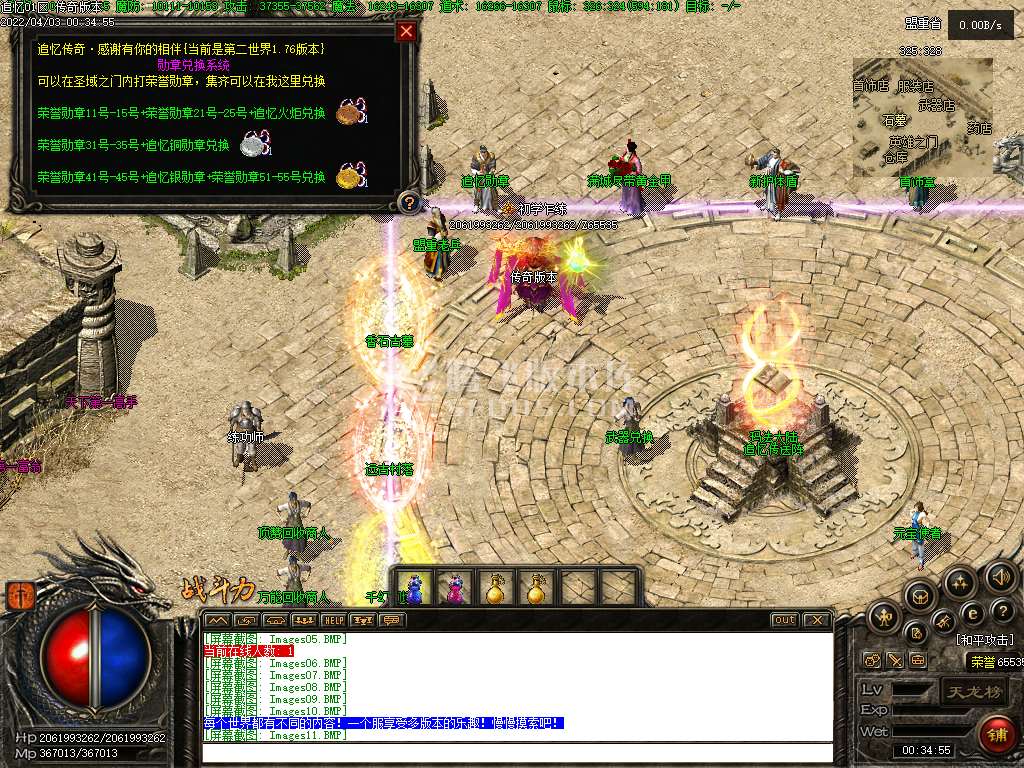
Task: Choose the 荣誉勋章11号-15号 torch exchange option
Action: 181,113
